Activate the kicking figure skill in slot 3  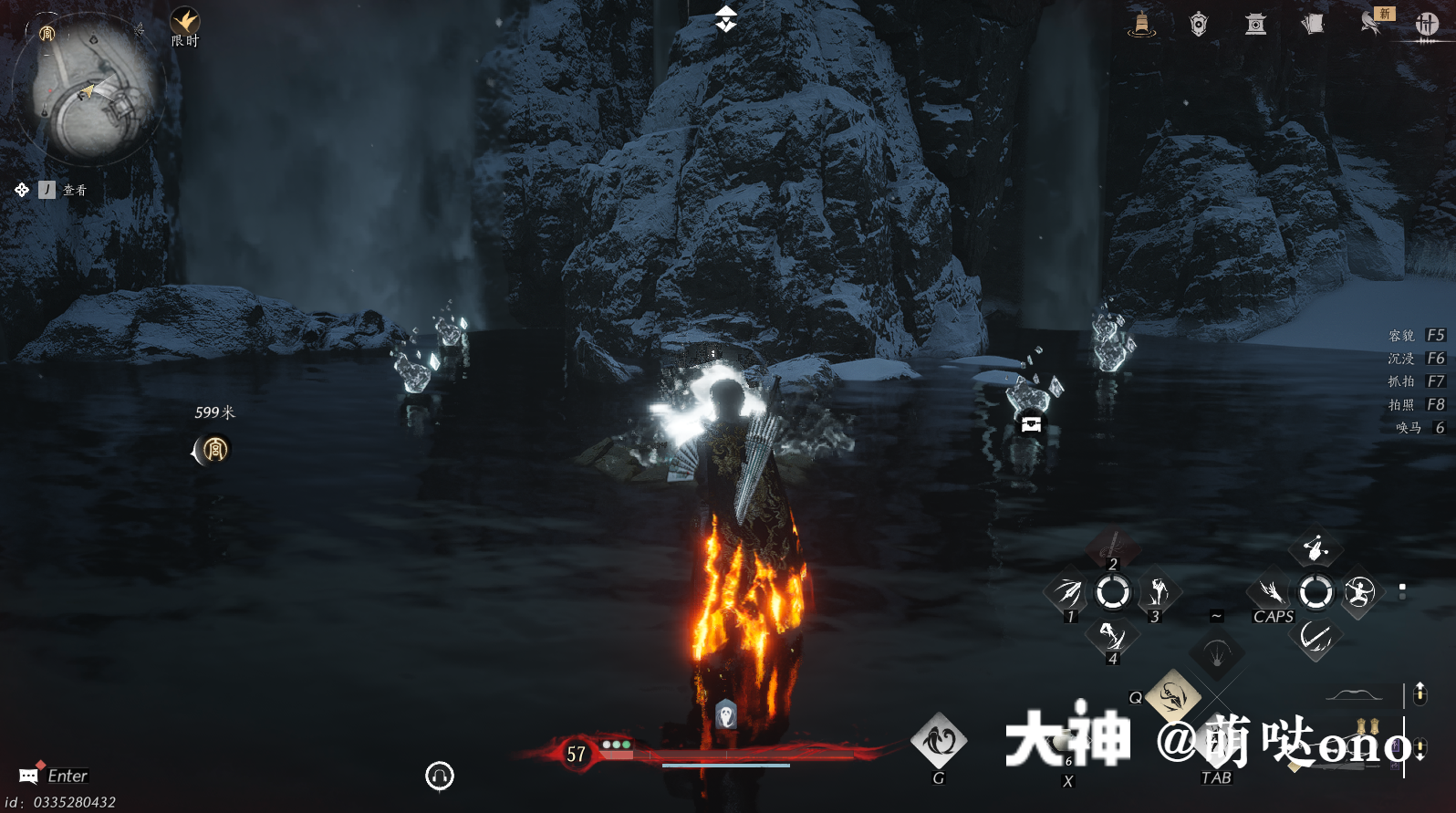click(1158, 592)
